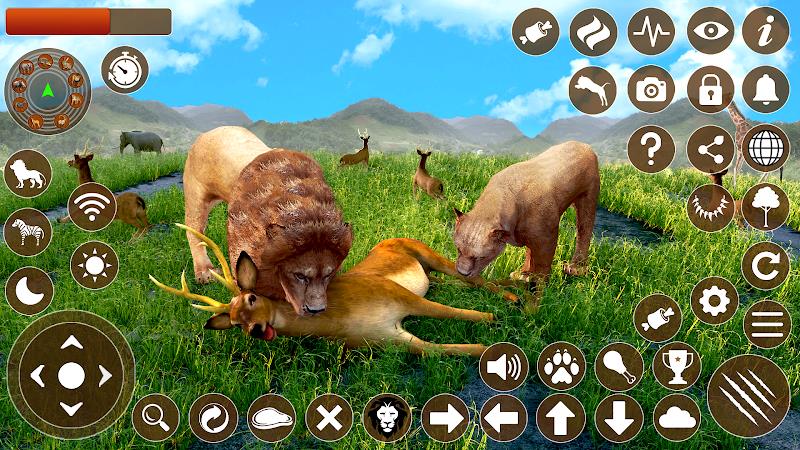Open the hamburger menu button
Viewport: 800px width, 450px height.
coord(766,325)
